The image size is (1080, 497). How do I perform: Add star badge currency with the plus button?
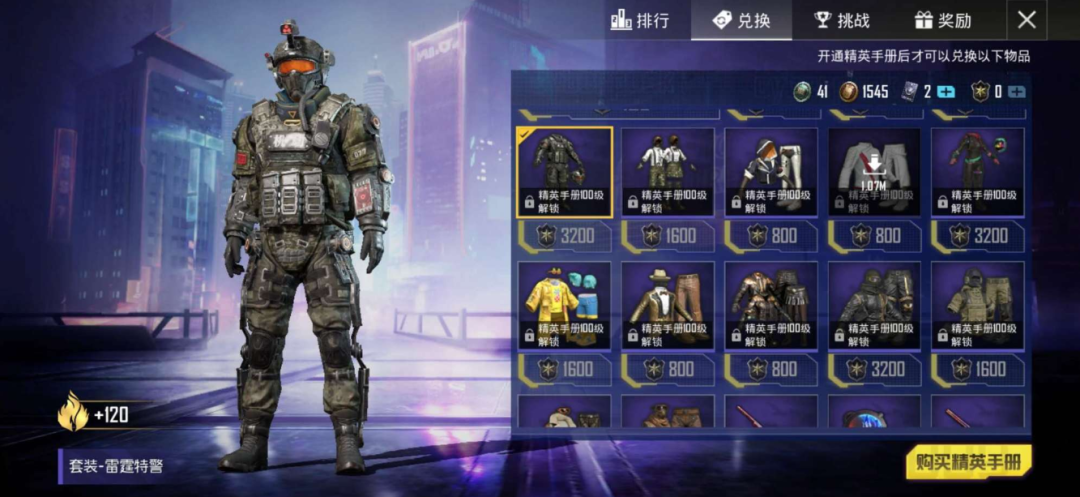pos(1017,92)
